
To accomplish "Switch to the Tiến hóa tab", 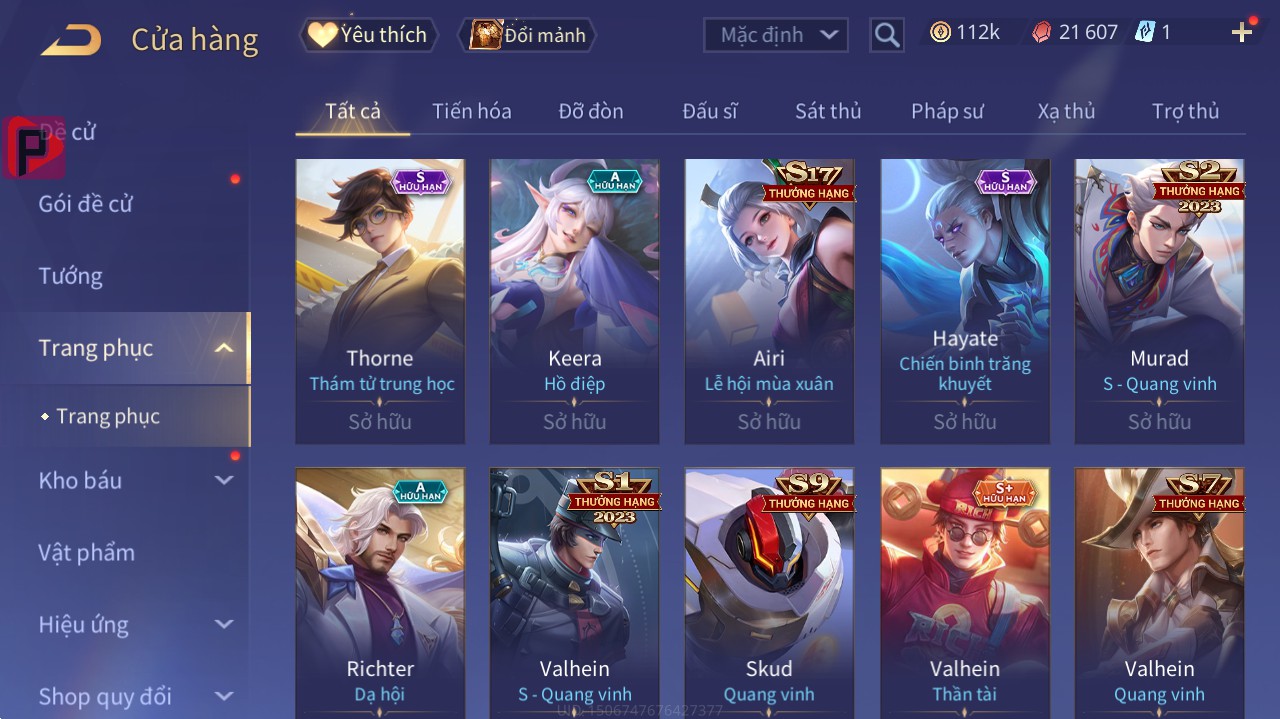I will tap(471, 111).
